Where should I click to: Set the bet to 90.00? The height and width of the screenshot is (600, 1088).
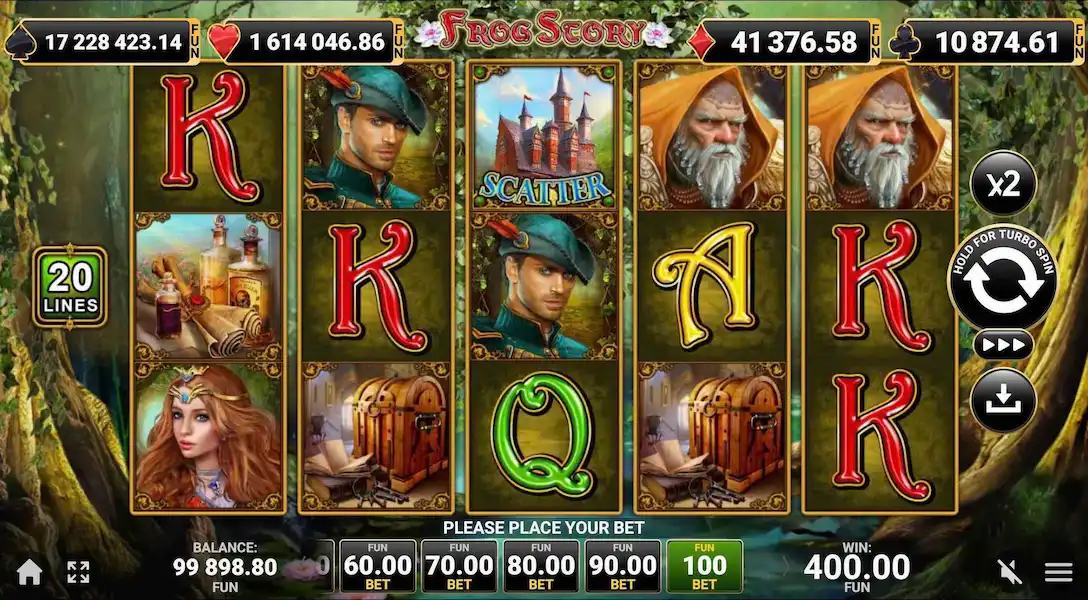623,568
